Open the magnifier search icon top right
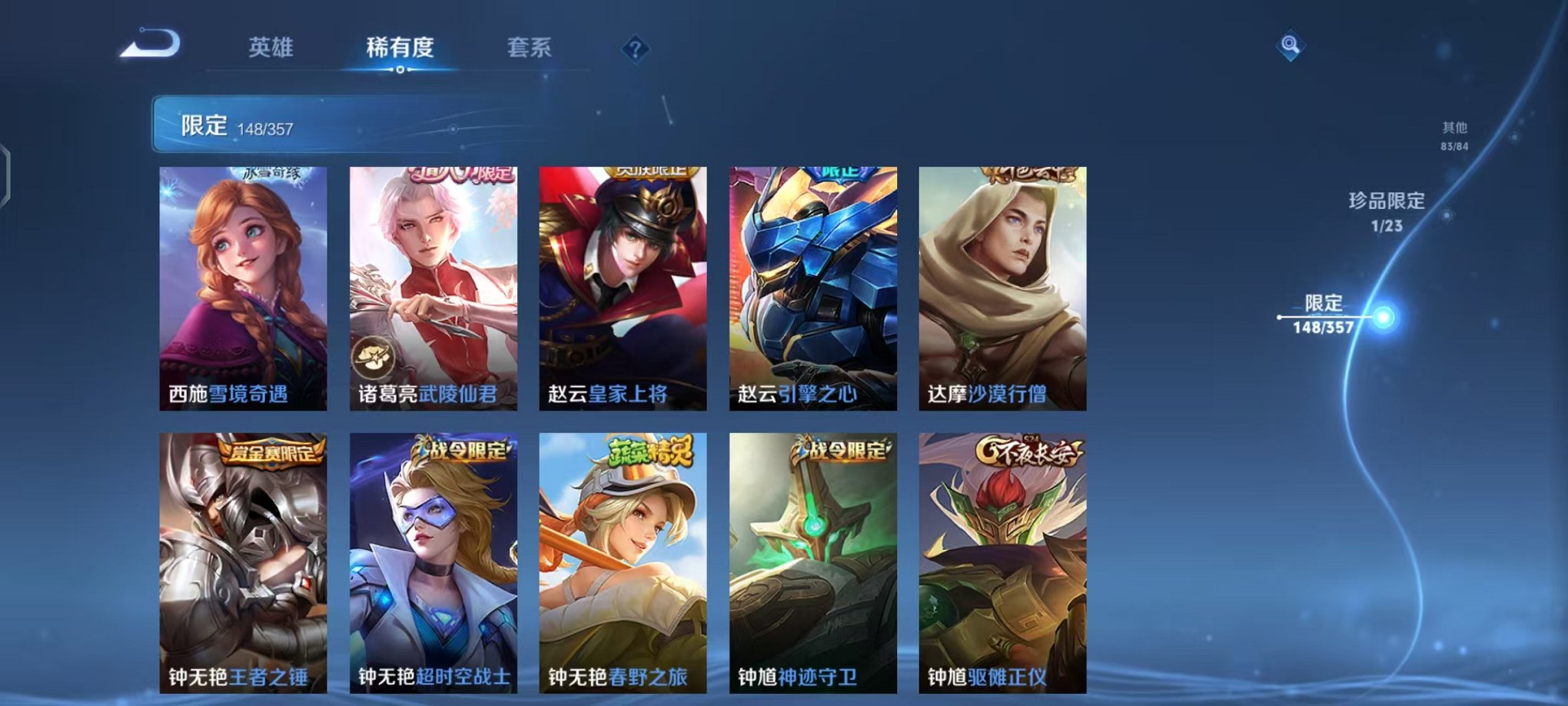The height and width of the screenshot is (706, 1568). click(x=1291, y=46)
